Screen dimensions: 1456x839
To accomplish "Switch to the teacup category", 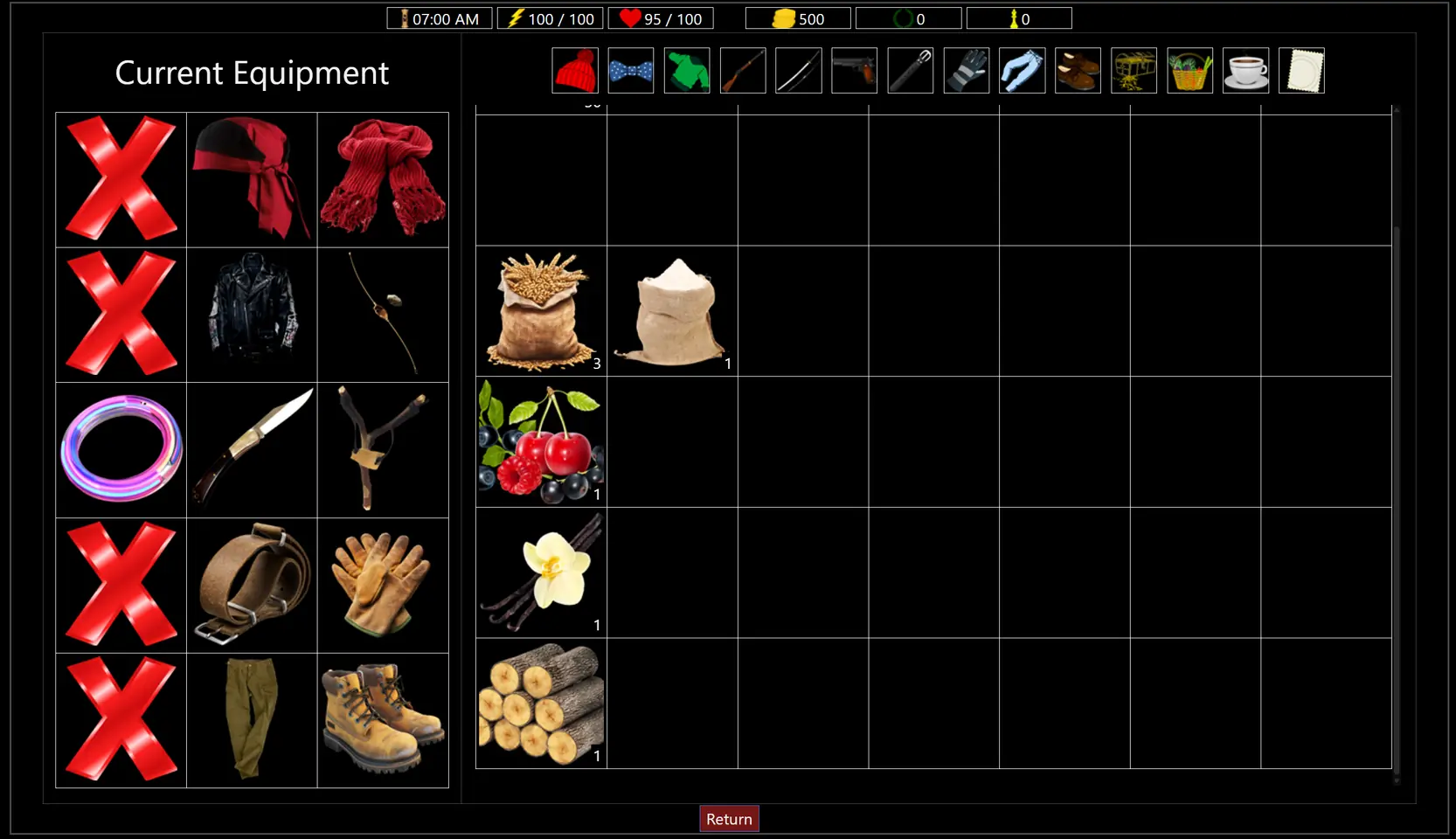I will 1245,71.
